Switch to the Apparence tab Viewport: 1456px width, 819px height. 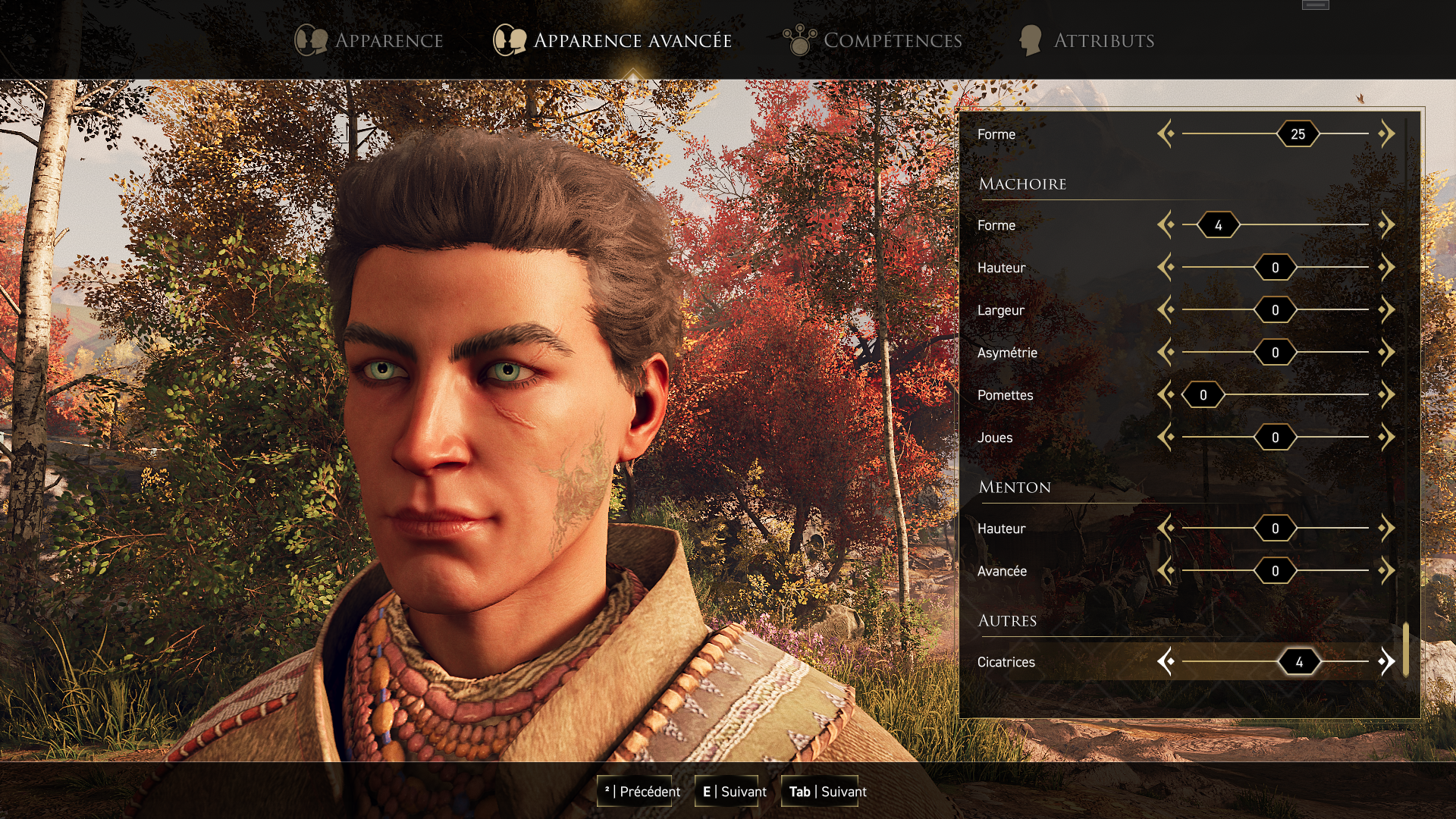[x=369, y=40]
